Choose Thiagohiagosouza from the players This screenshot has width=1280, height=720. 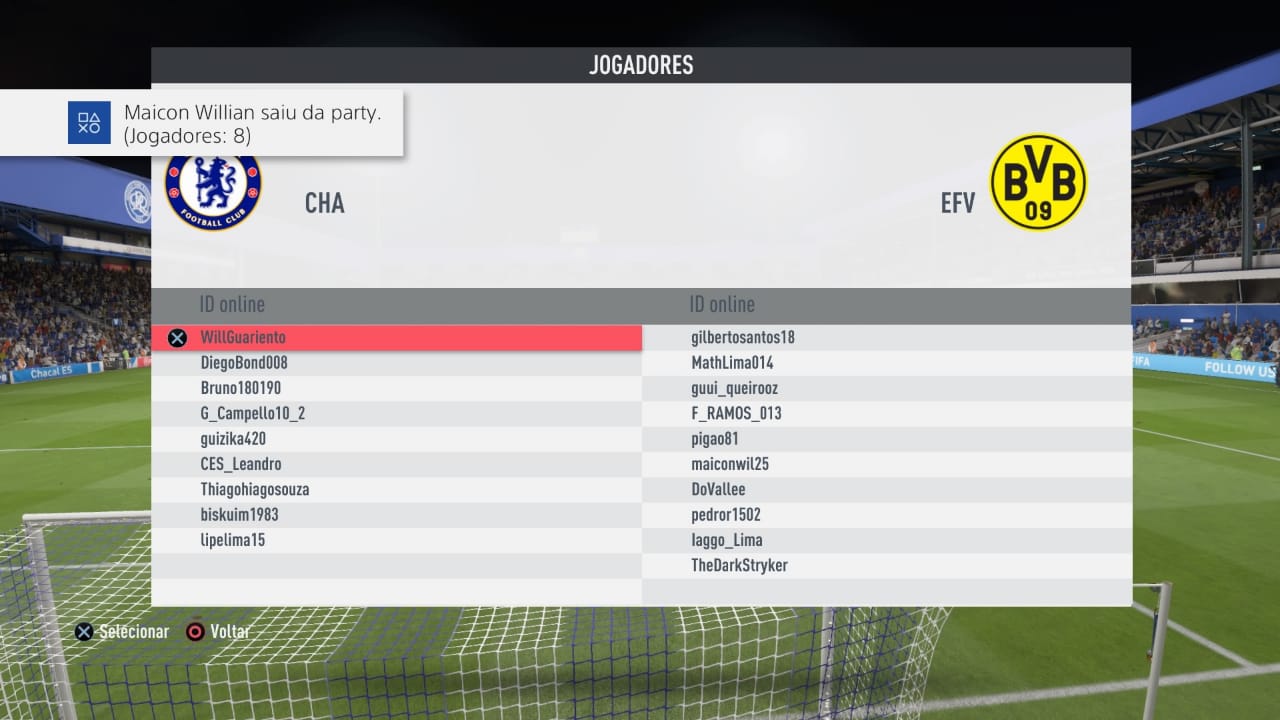click(255, 490)
